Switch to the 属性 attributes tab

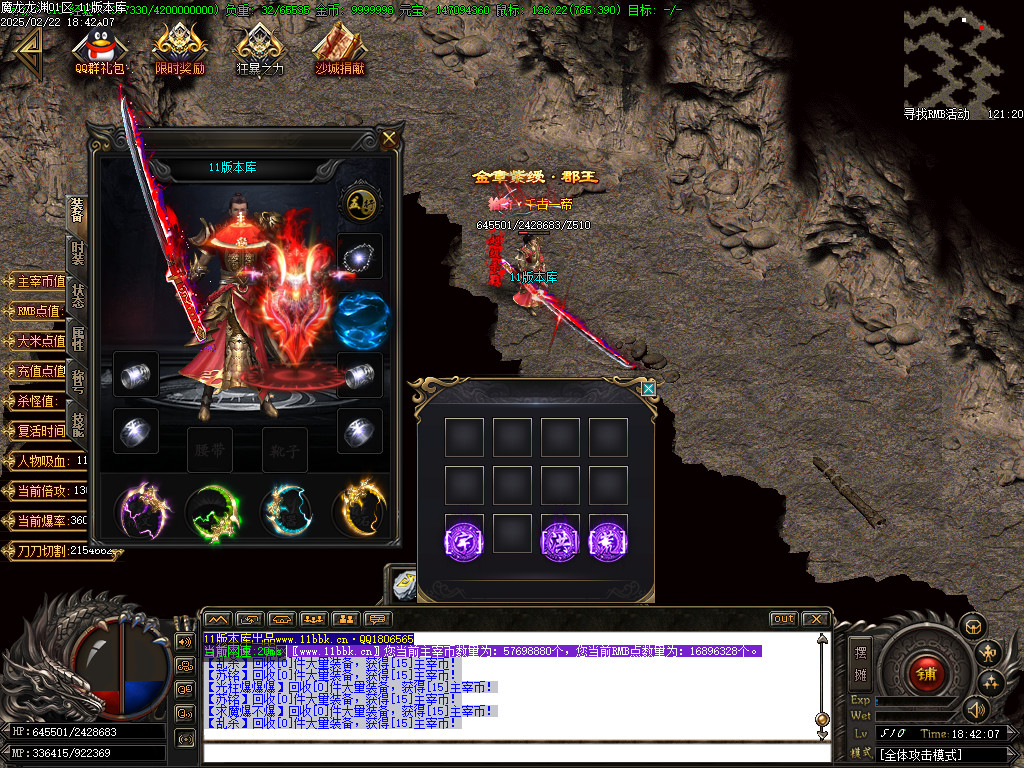tap(78, 339)
